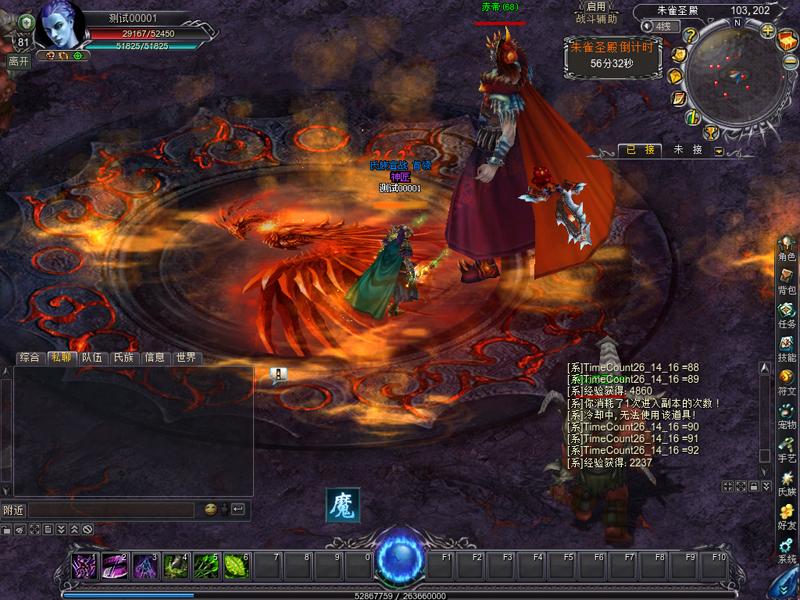The width and height of the screenshot is (800, 600).
Task: Select the 世界 world chat tab
Action: click(186, 357)
